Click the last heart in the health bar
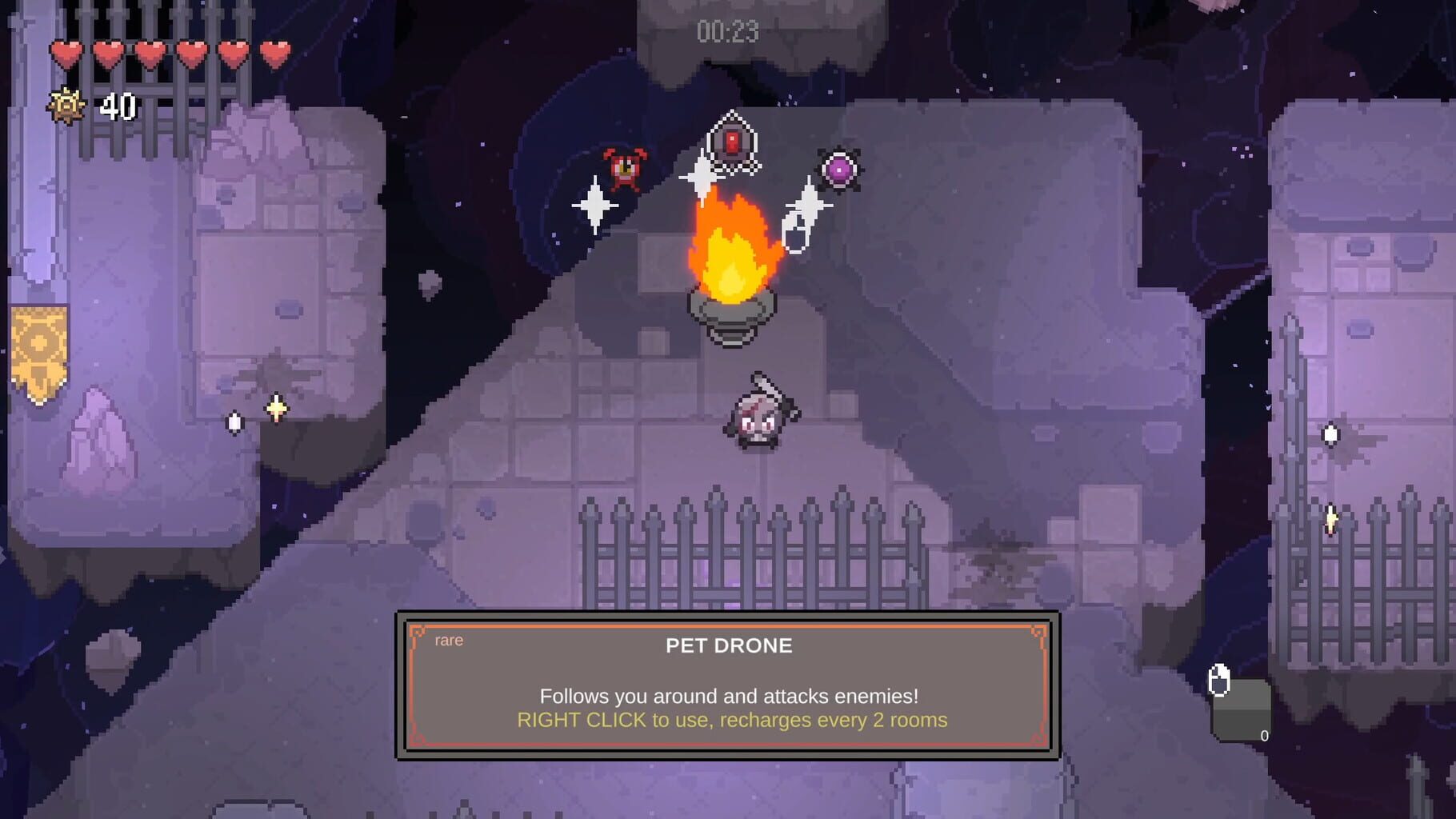Screen dimensions: 1456x819 point(276,50)
